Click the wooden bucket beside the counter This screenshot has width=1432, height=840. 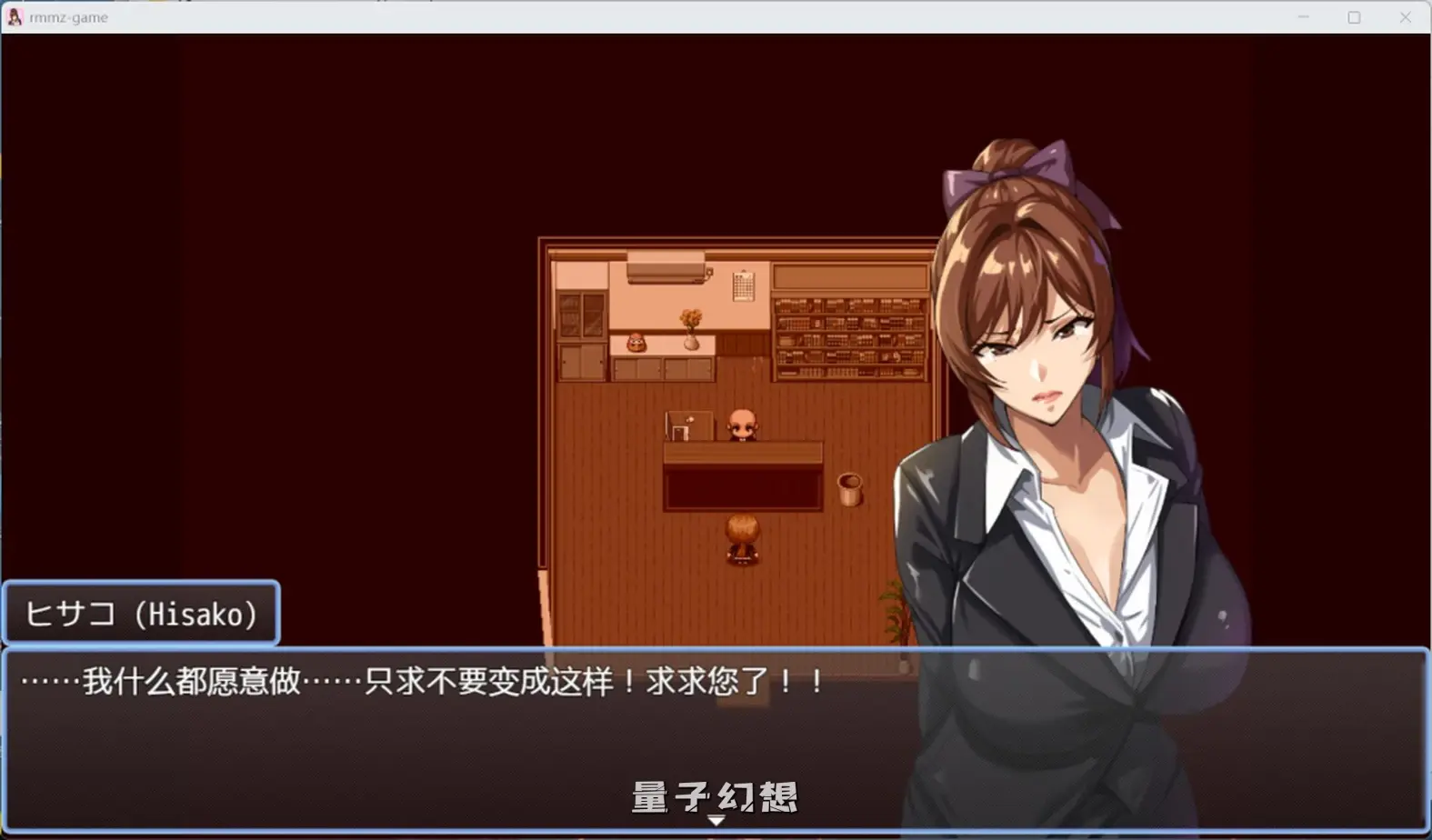point(849,491)
